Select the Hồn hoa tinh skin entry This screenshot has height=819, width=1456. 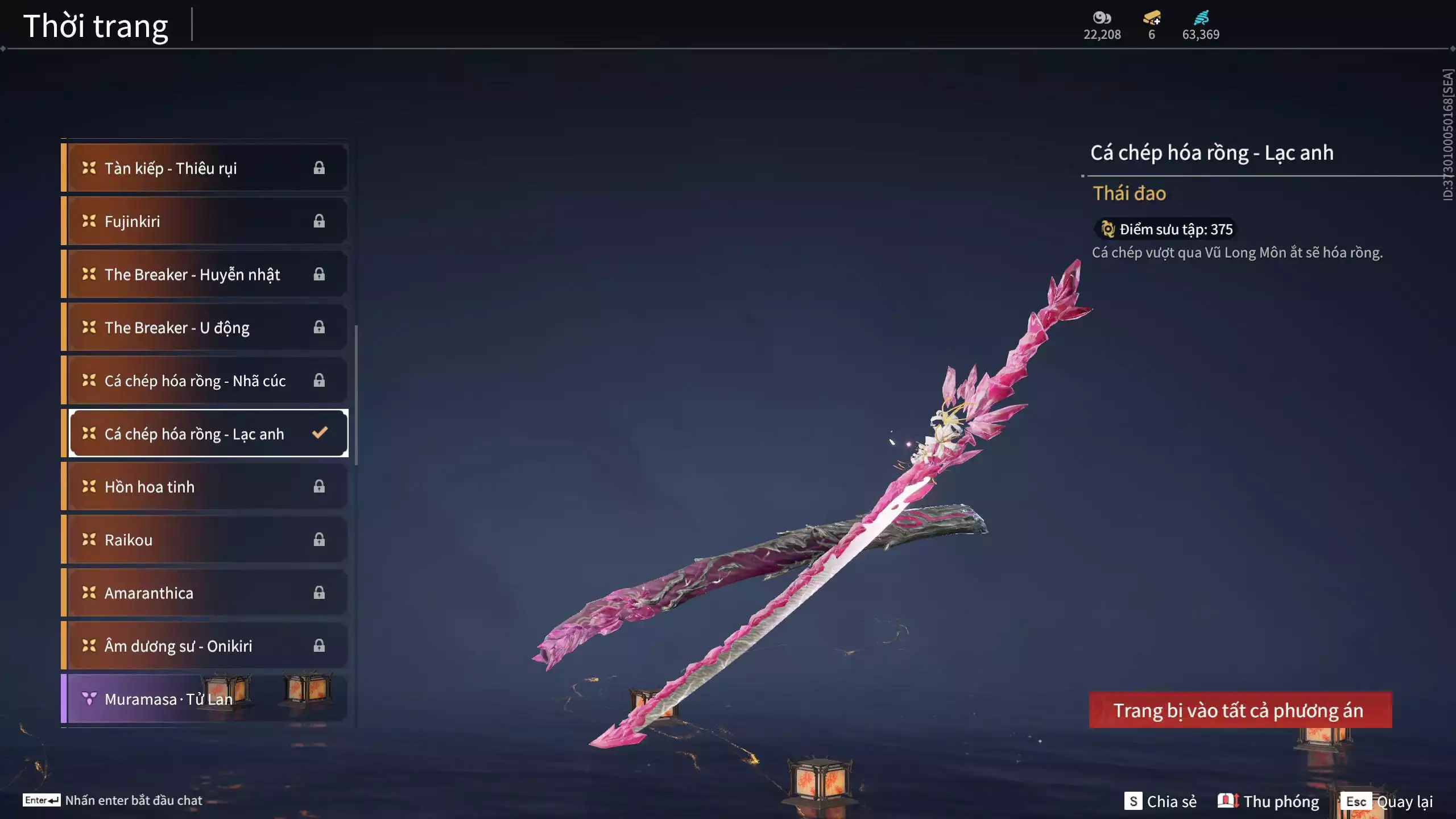[205, 486]
